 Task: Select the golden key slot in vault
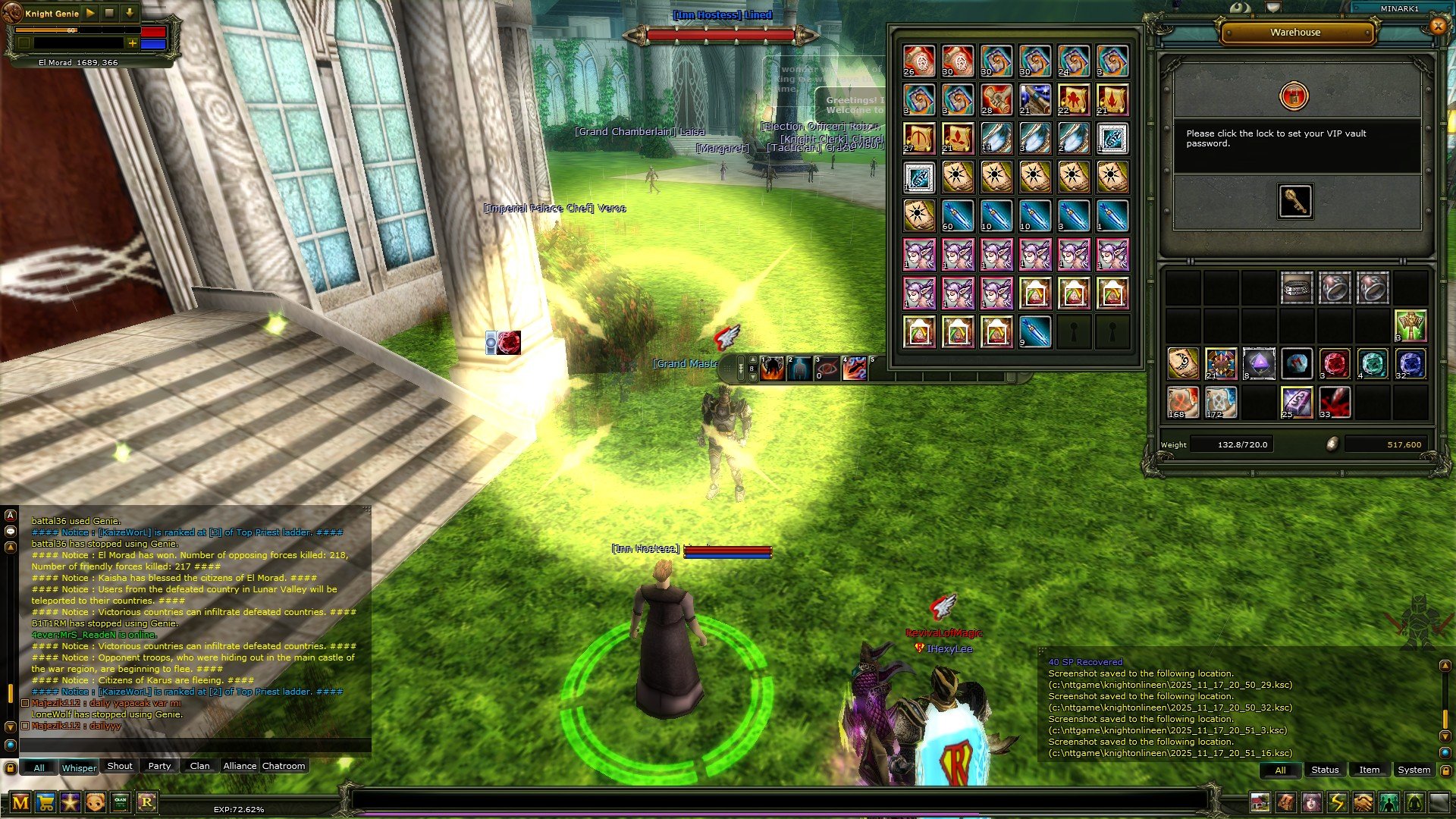click(1295, 202)
